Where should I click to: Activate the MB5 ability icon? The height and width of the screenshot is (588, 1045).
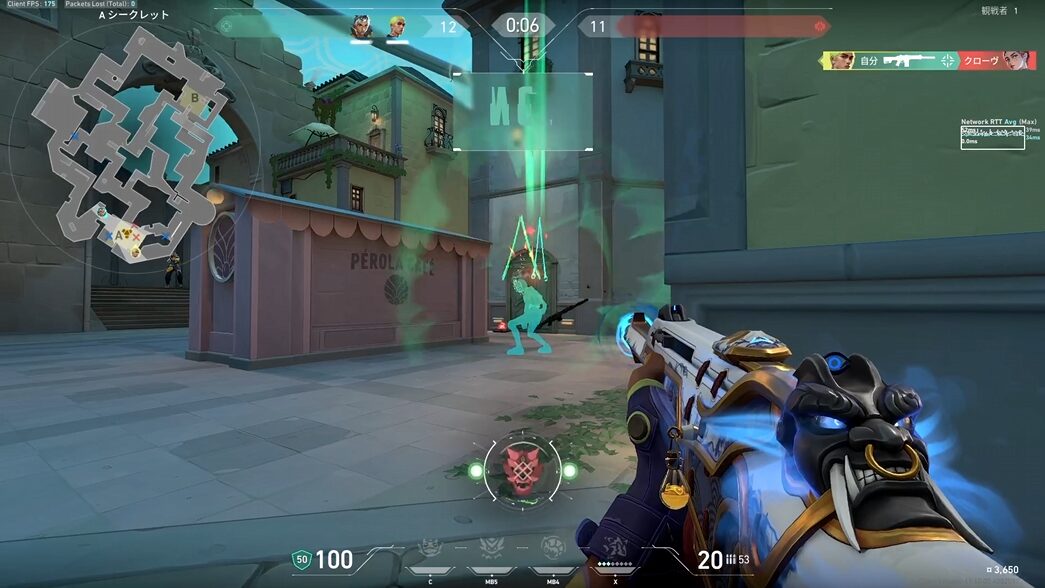[491, 548]
